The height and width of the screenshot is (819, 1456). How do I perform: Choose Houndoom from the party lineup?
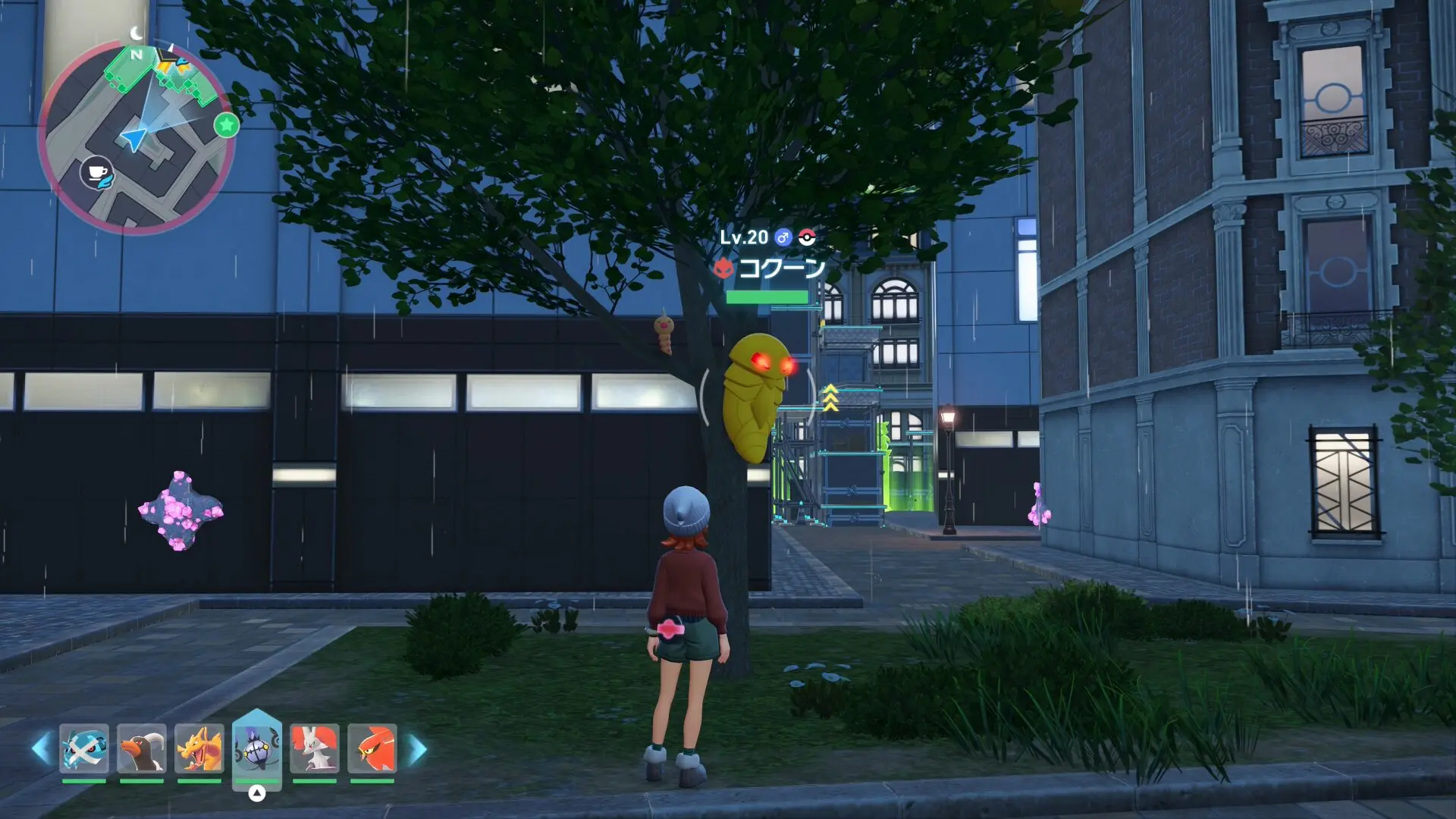[x=142, y=748]
